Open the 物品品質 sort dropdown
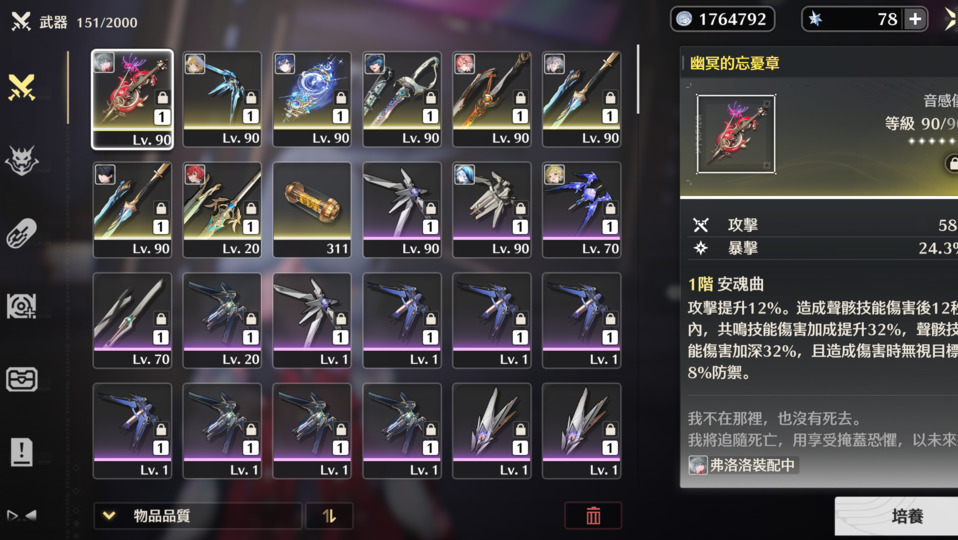 [197, 516]
